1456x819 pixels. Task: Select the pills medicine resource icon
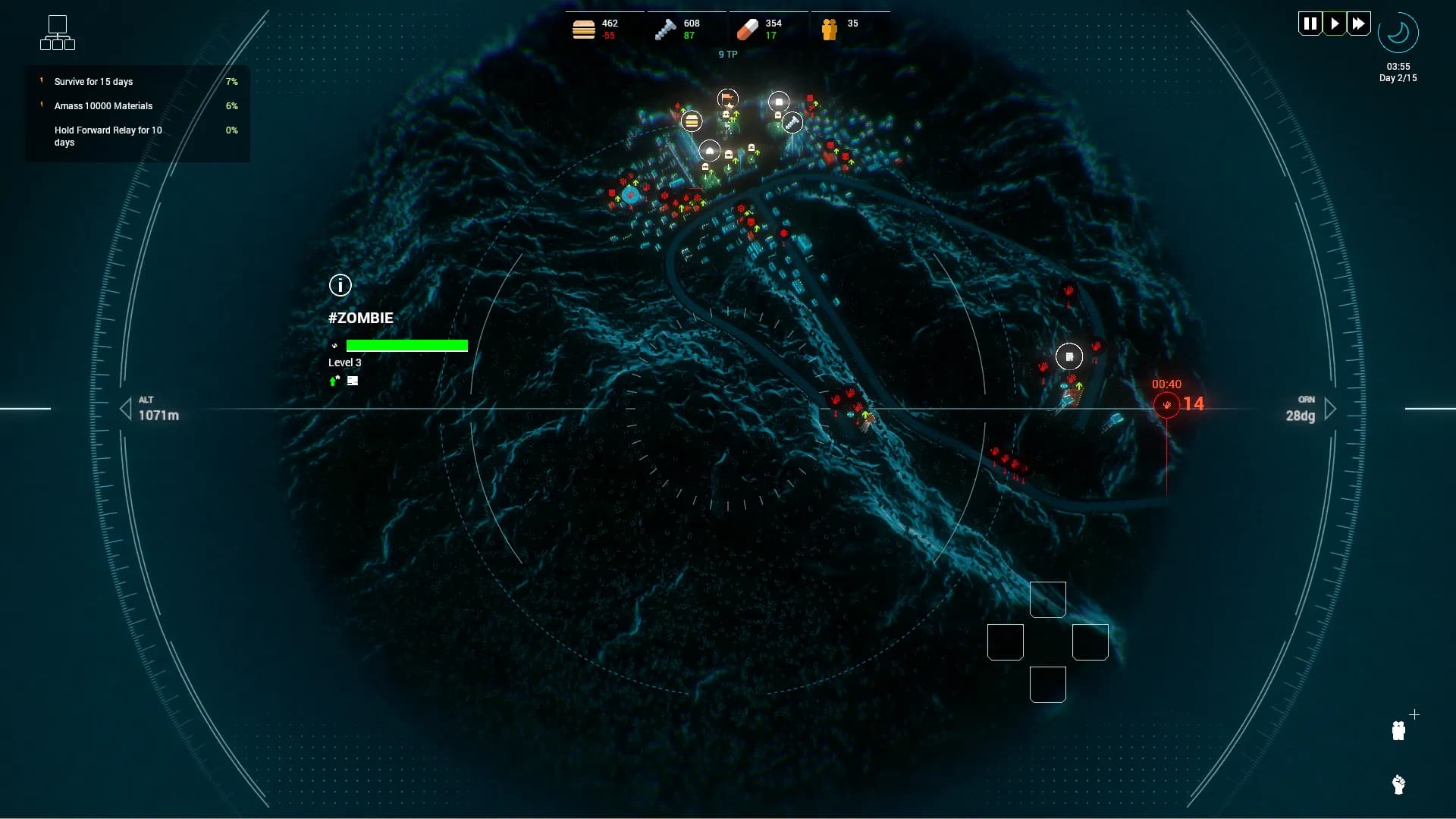(747, 29)
